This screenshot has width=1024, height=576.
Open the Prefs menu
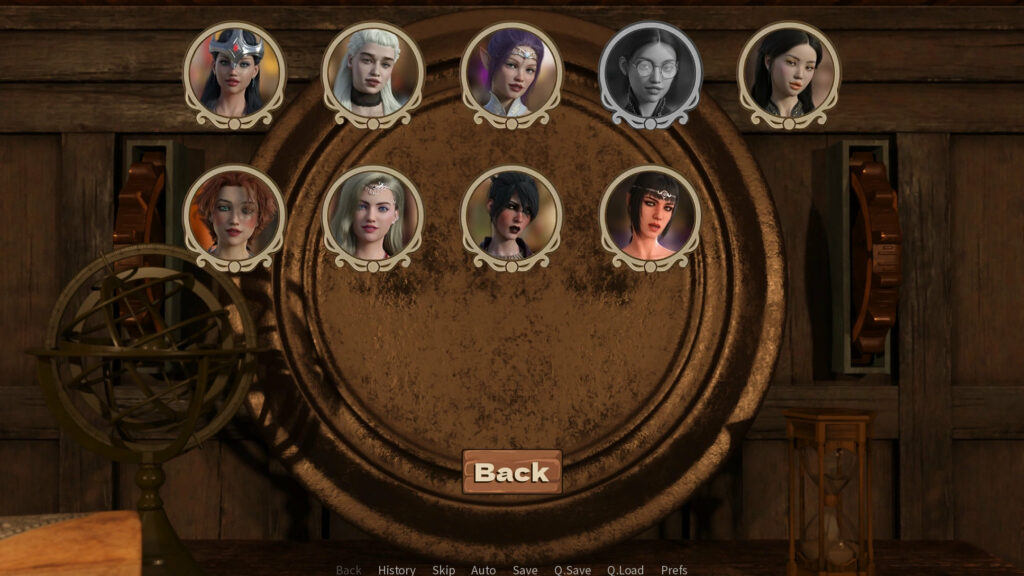pyautogui.click(x=674, y=570)
